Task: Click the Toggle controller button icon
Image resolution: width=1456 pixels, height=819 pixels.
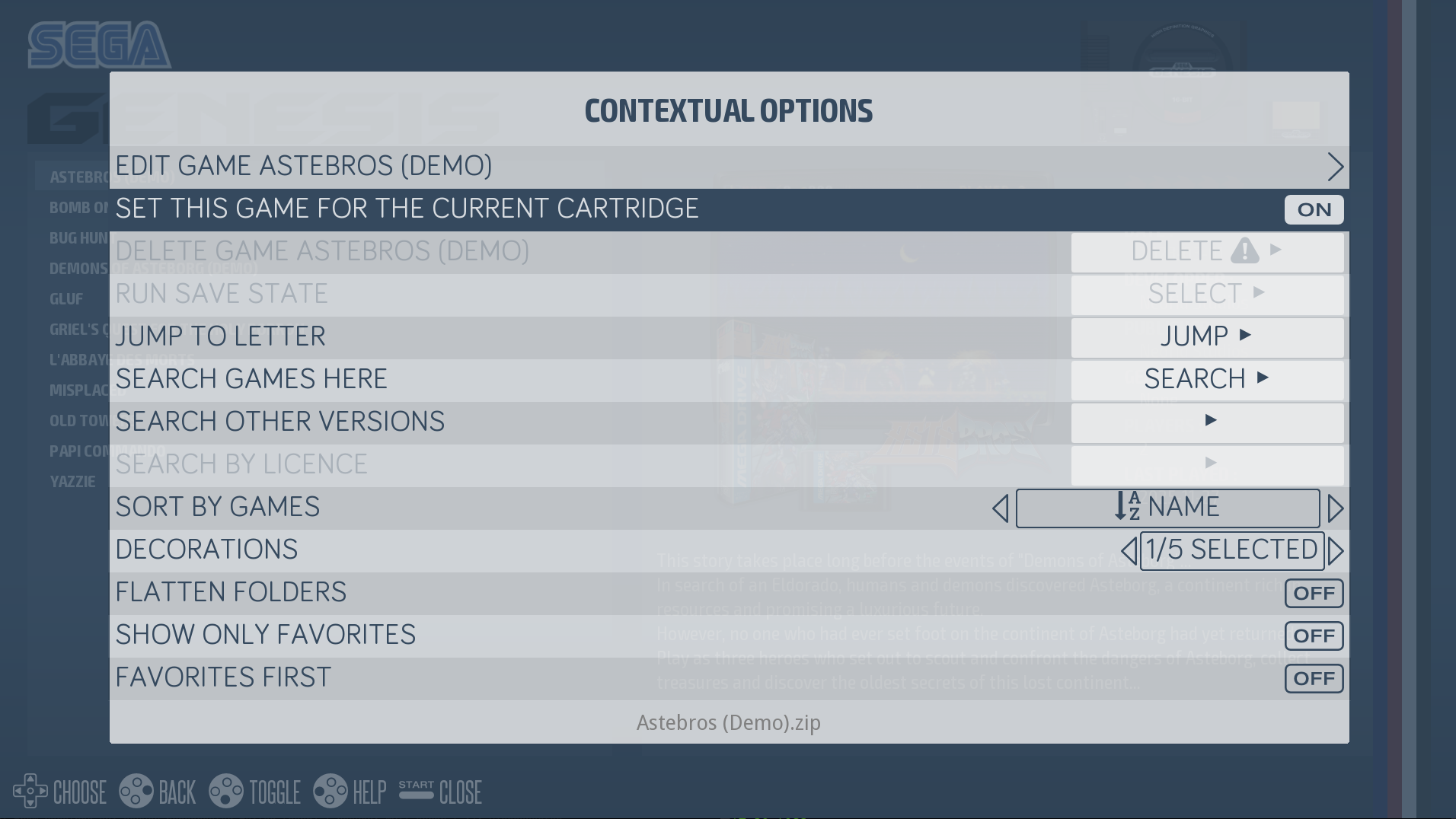Action: 225,792
